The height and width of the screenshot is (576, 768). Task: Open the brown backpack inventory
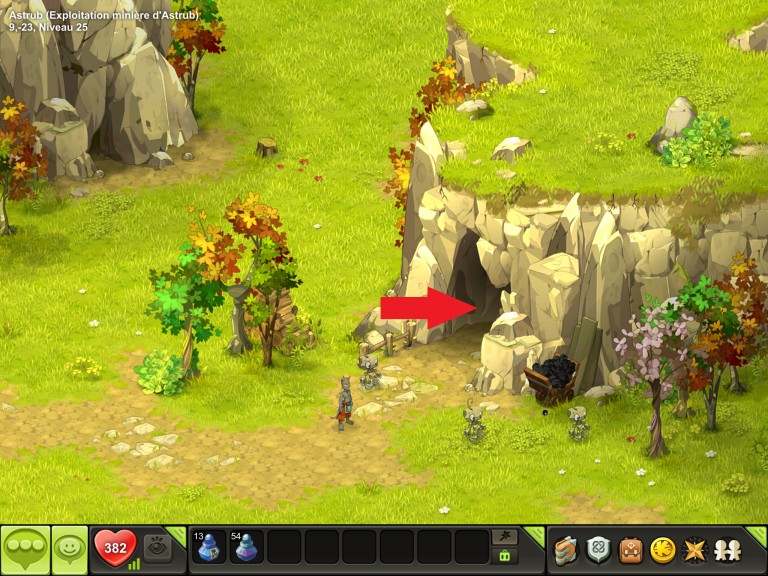(630, 549)
